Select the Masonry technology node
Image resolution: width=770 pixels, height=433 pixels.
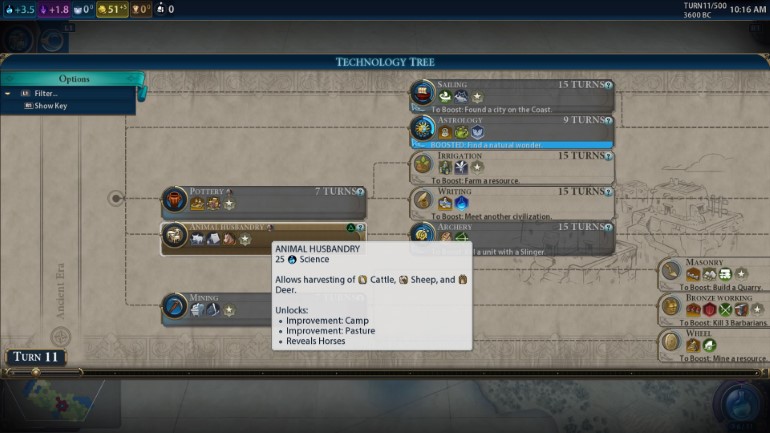(x=714, y=272)
